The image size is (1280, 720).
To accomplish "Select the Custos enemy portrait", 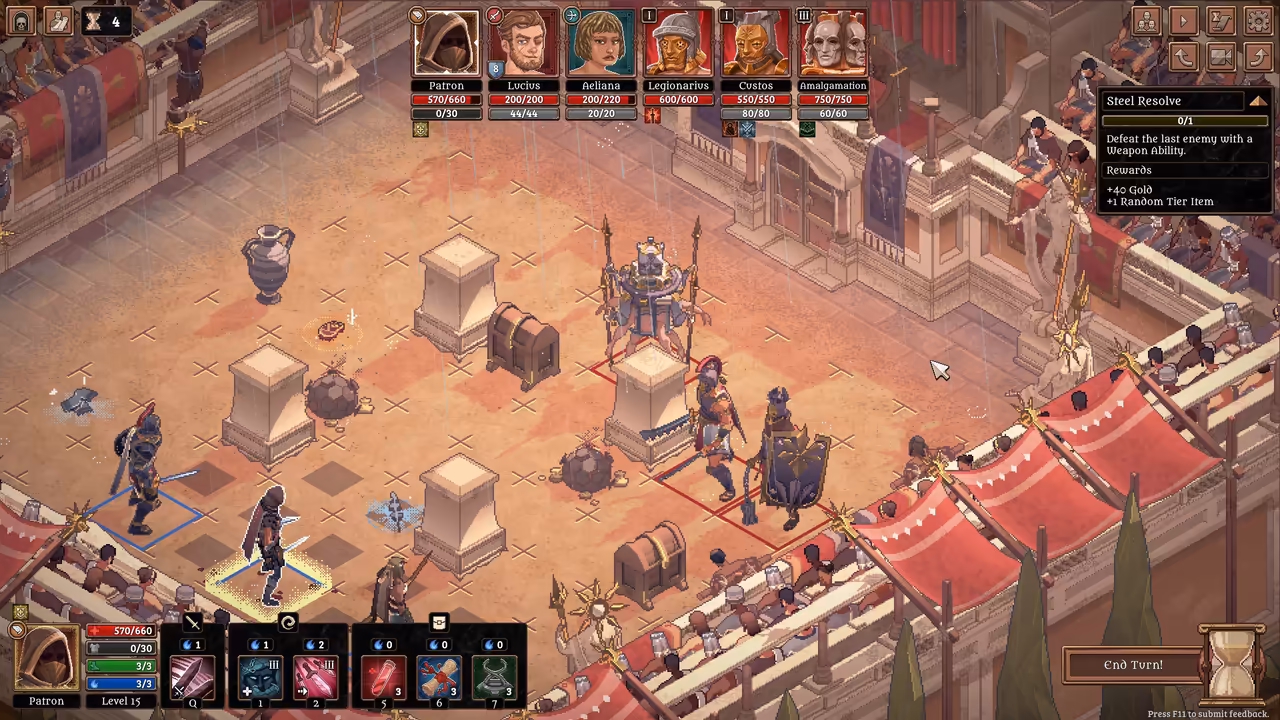I will [756, 43].
